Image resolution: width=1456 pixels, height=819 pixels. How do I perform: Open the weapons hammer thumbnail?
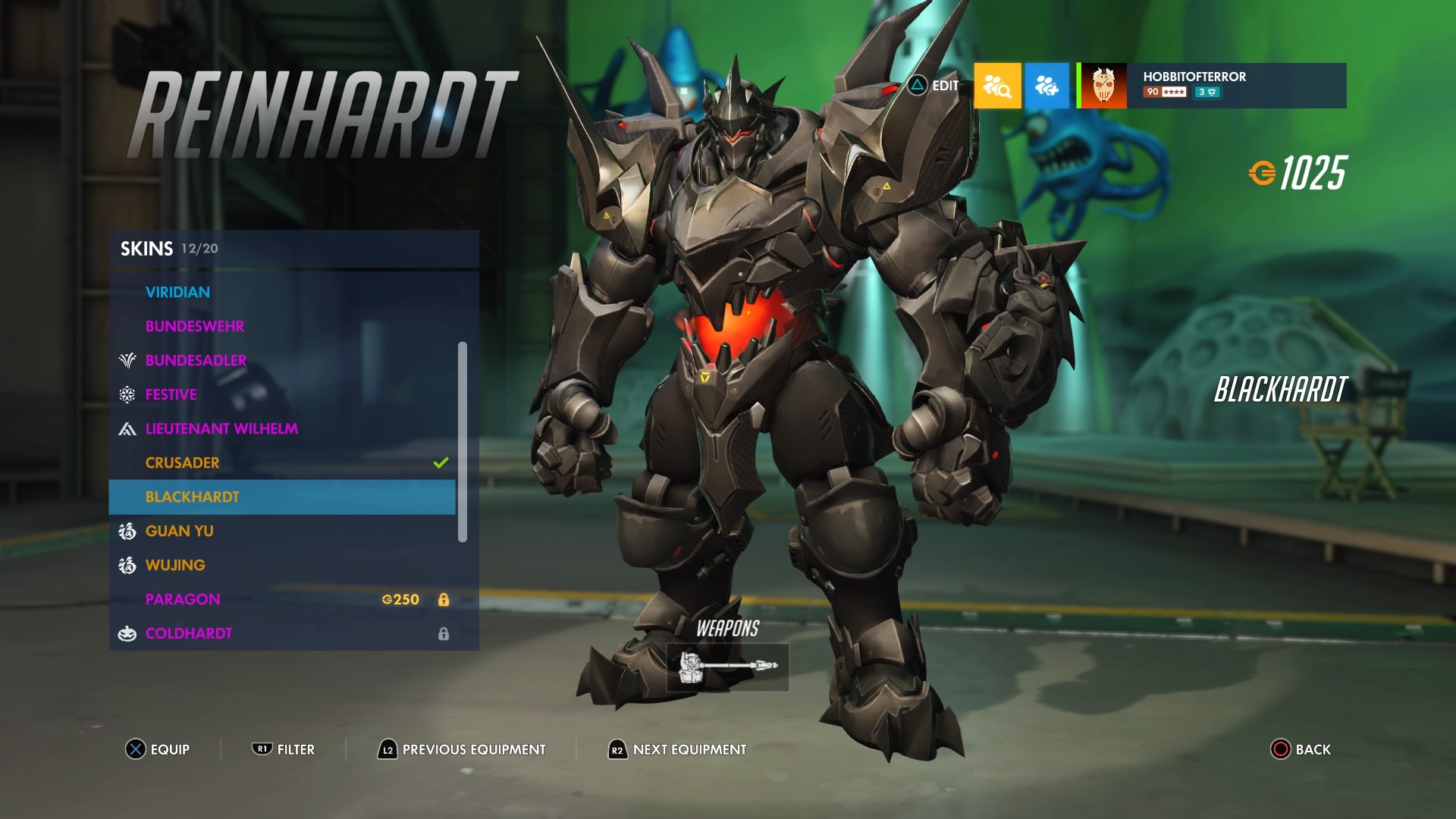pos(727,667)
